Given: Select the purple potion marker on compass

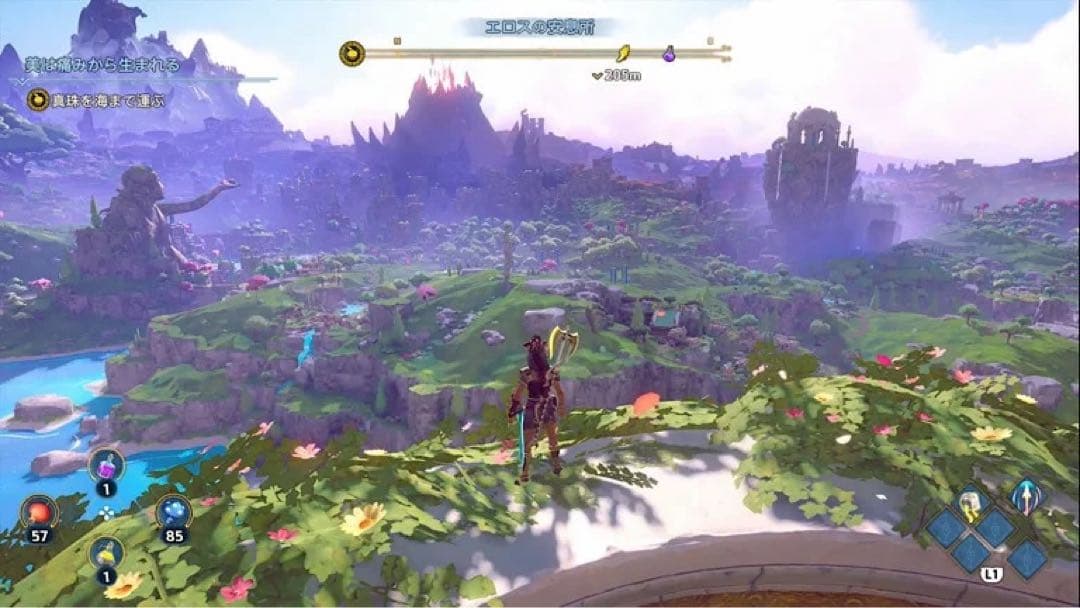Looking at the screenshot, I should coord(670,54).
